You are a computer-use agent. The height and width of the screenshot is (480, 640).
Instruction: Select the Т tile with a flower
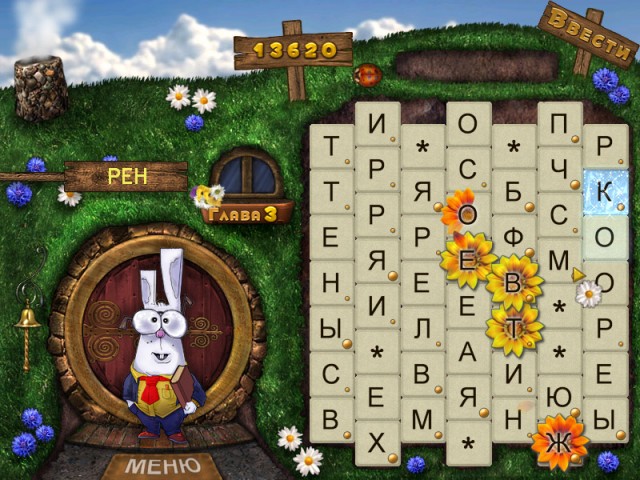tap(514, 329)
